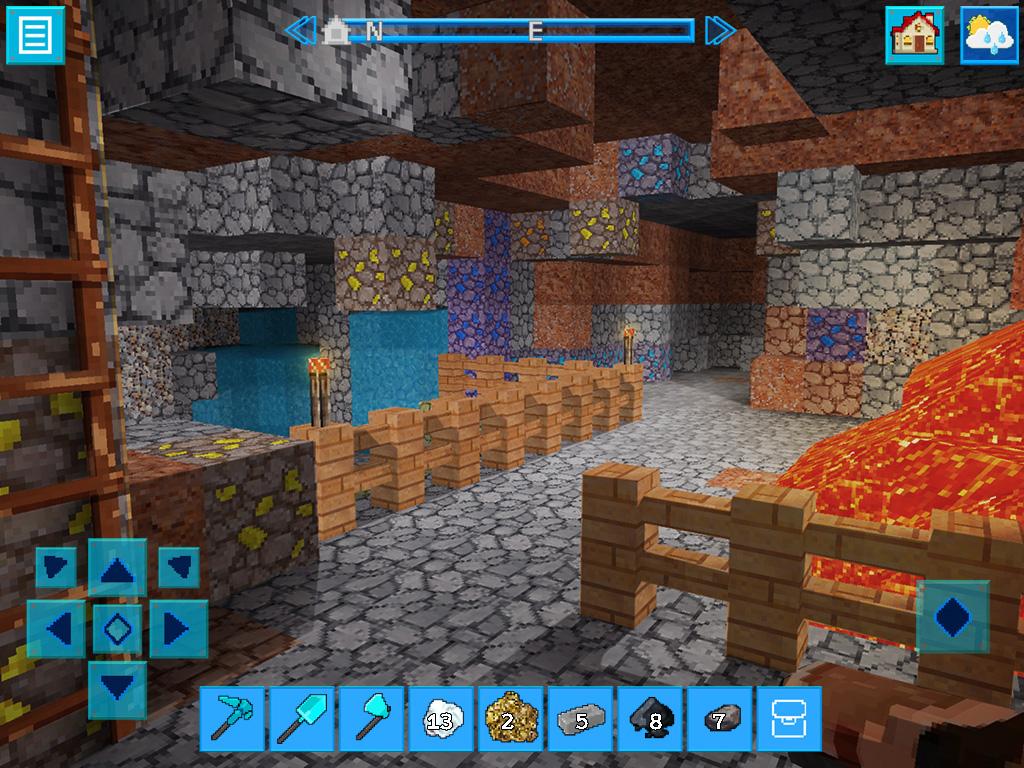Pick the iron ingot stack of 5
Viewport: 1024px width, 768px height.
(x=580, y=718)
